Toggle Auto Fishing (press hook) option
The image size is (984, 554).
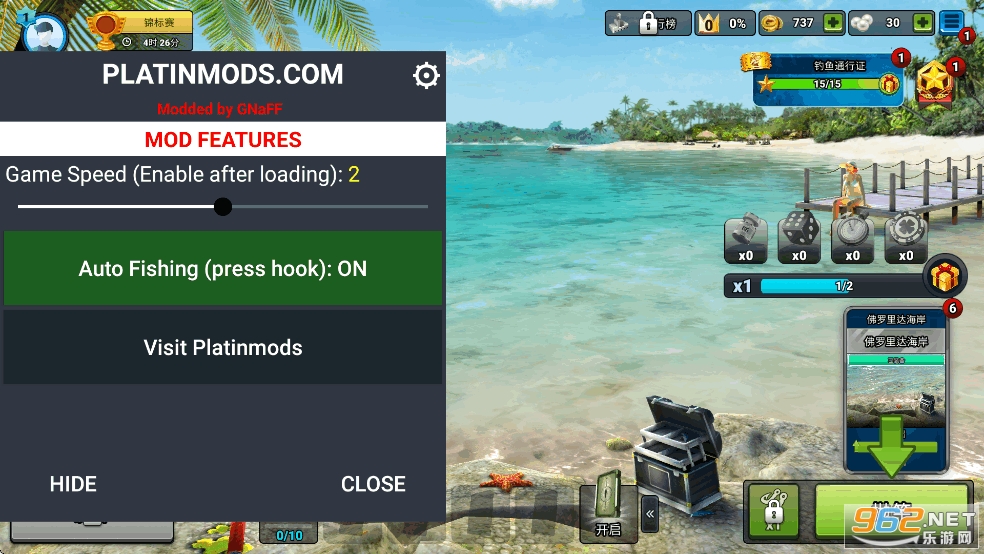tap(223, 268)
